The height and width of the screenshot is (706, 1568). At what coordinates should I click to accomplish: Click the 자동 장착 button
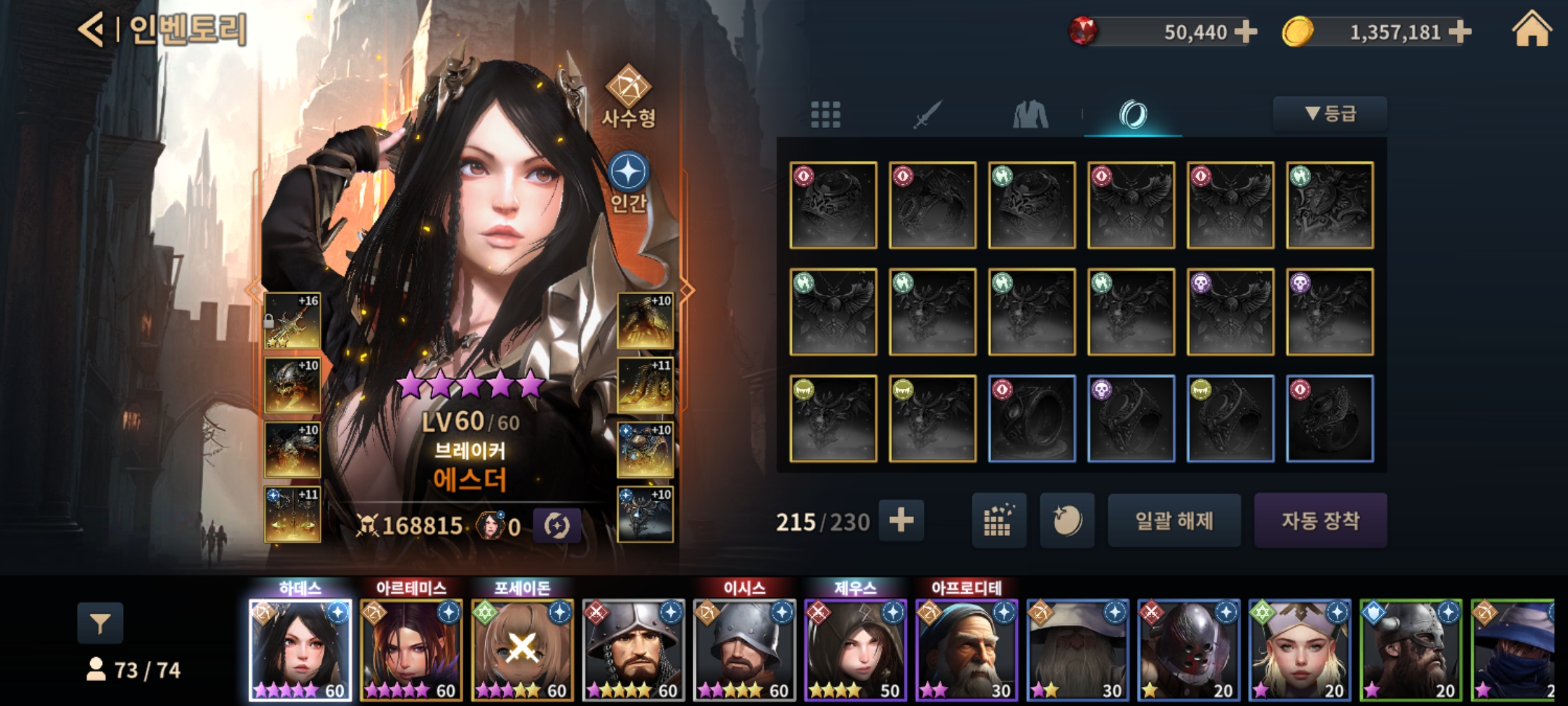pyautogui.click(x=1320, y=520)
